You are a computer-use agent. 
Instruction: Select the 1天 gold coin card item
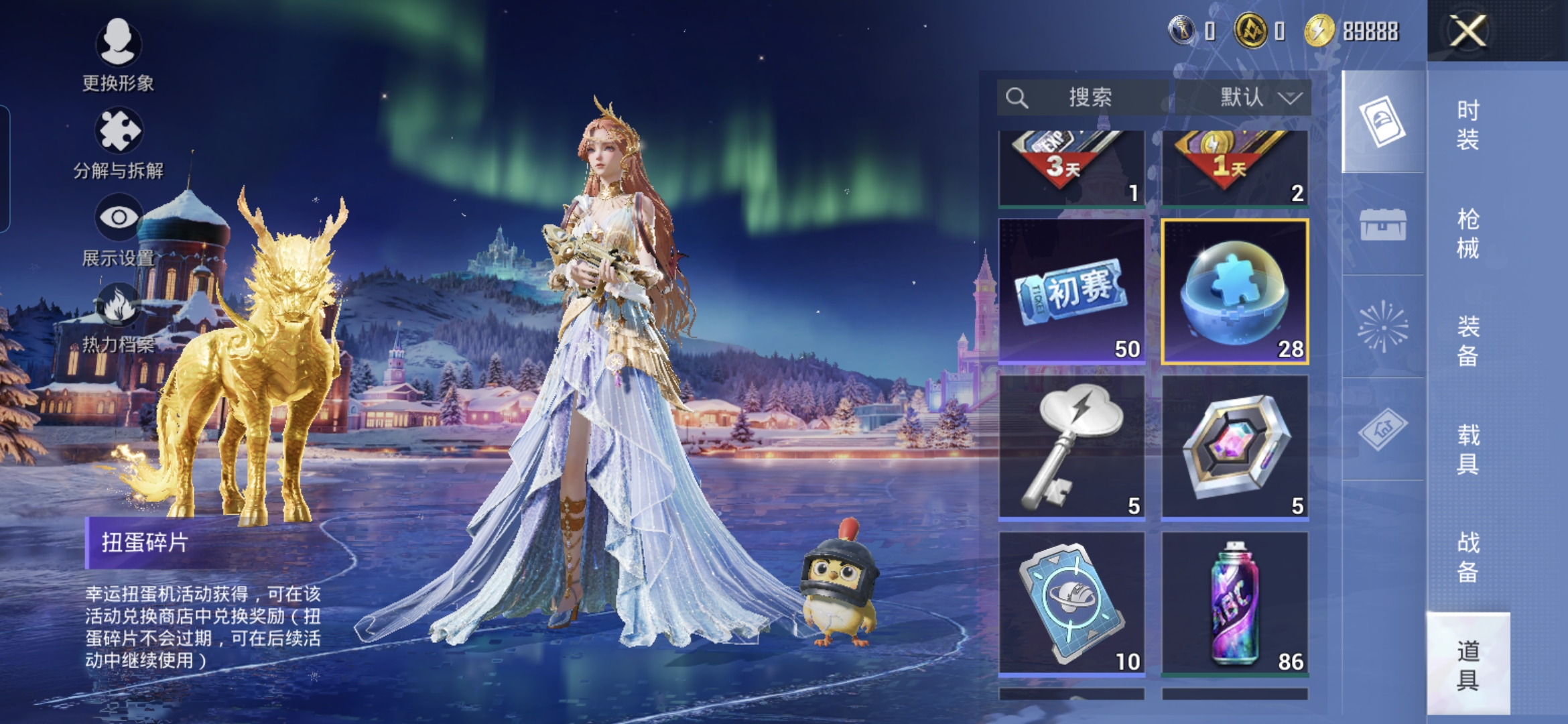pyautogui.click(x=1234, y=168)
